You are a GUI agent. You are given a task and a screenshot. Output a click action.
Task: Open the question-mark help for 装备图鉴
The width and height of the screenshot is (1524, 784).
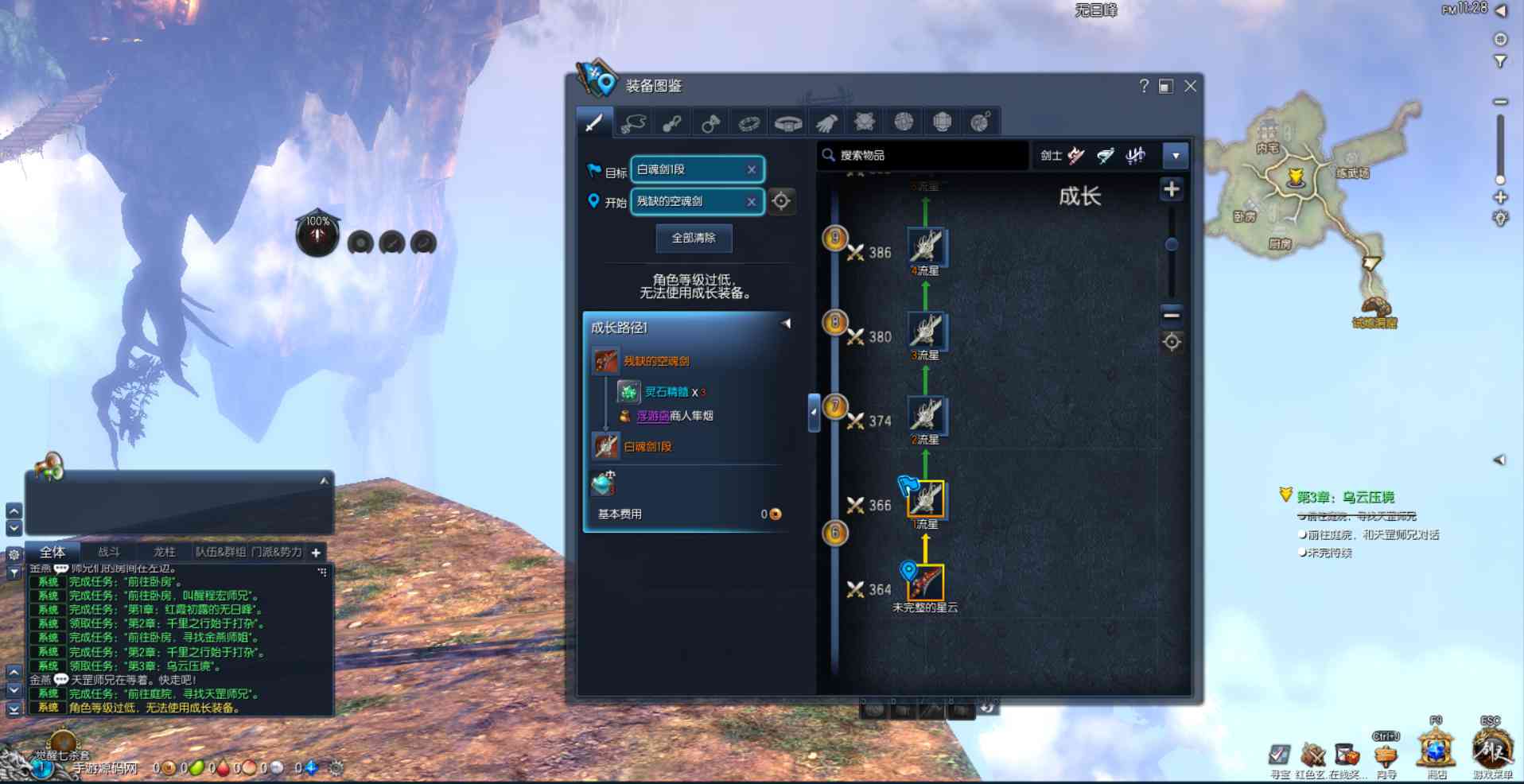pyautogui.click(x=1144, y=86)
